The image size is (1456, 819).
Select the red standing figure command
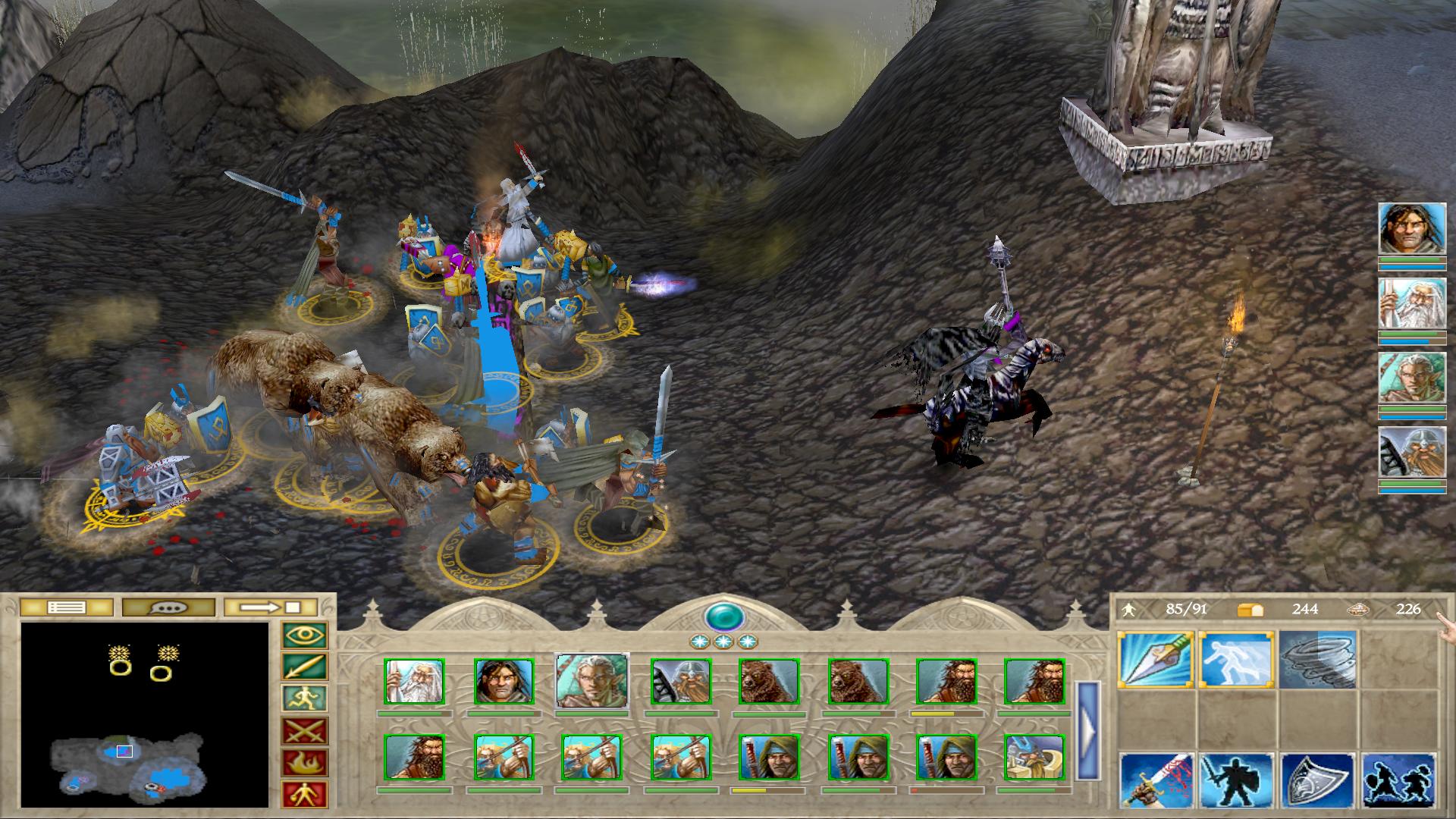[x=304, y=794]
